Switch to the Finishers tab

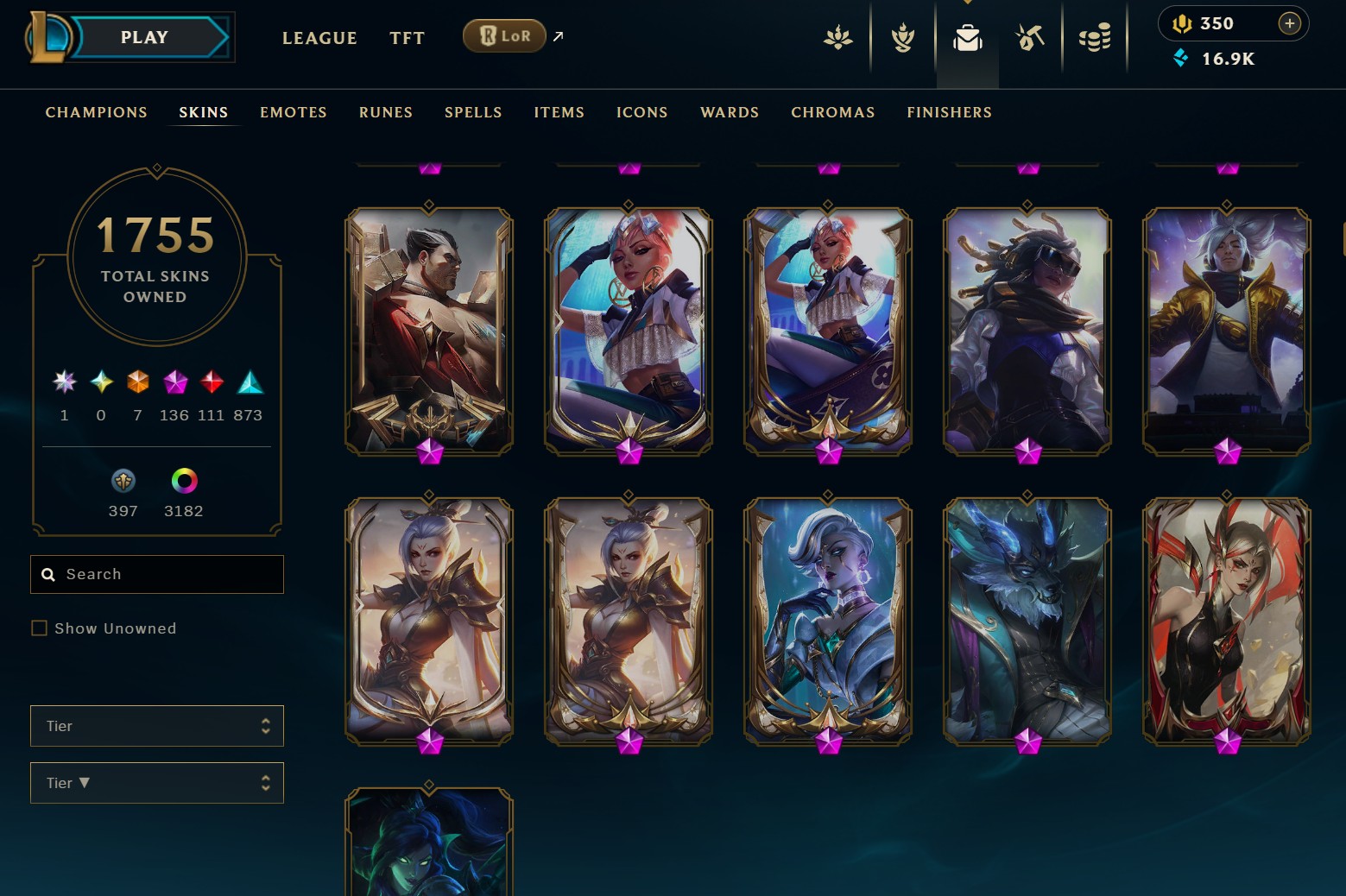tap(949, 112)
